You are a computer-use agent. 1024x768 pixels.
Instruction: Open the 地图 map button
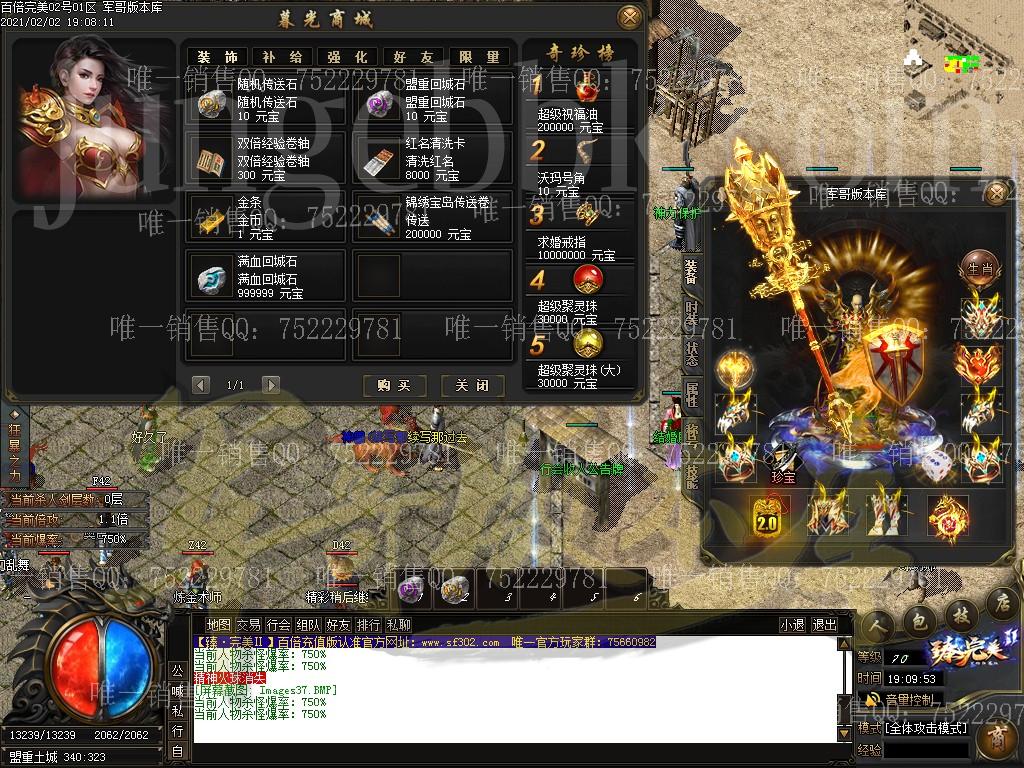coord(218,625)
